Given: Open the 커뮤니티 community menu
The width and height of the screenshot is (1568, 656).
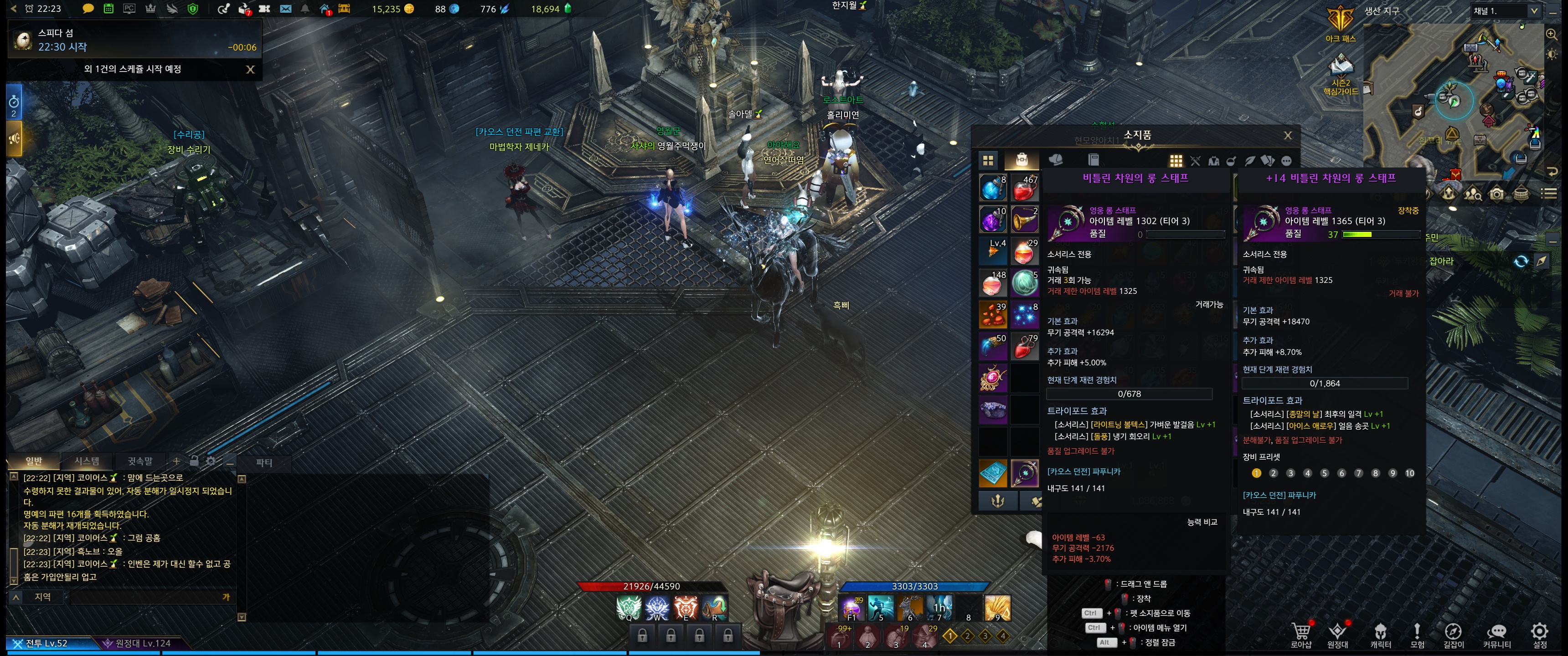Looking at the screenshot, I should coord(1497,634).
